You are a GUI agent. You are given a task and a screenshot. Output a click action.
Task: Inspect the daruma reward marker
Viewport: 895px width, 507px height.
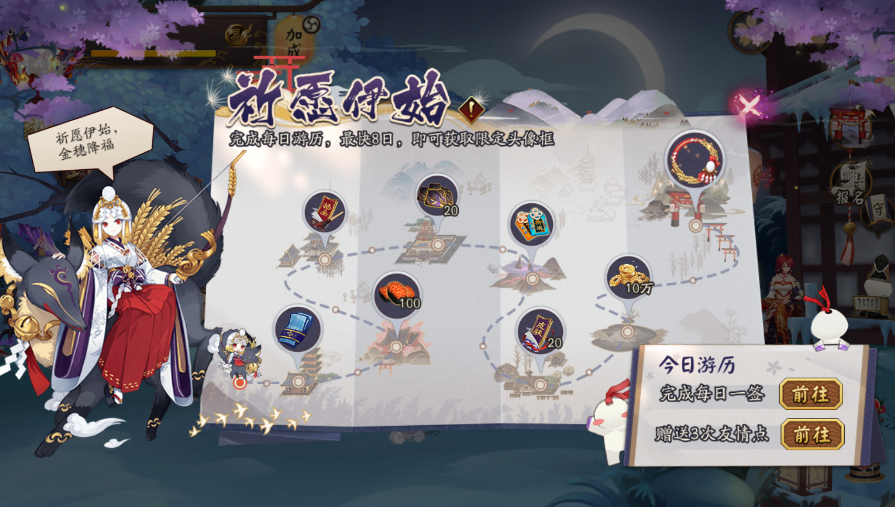click(532, 225)
